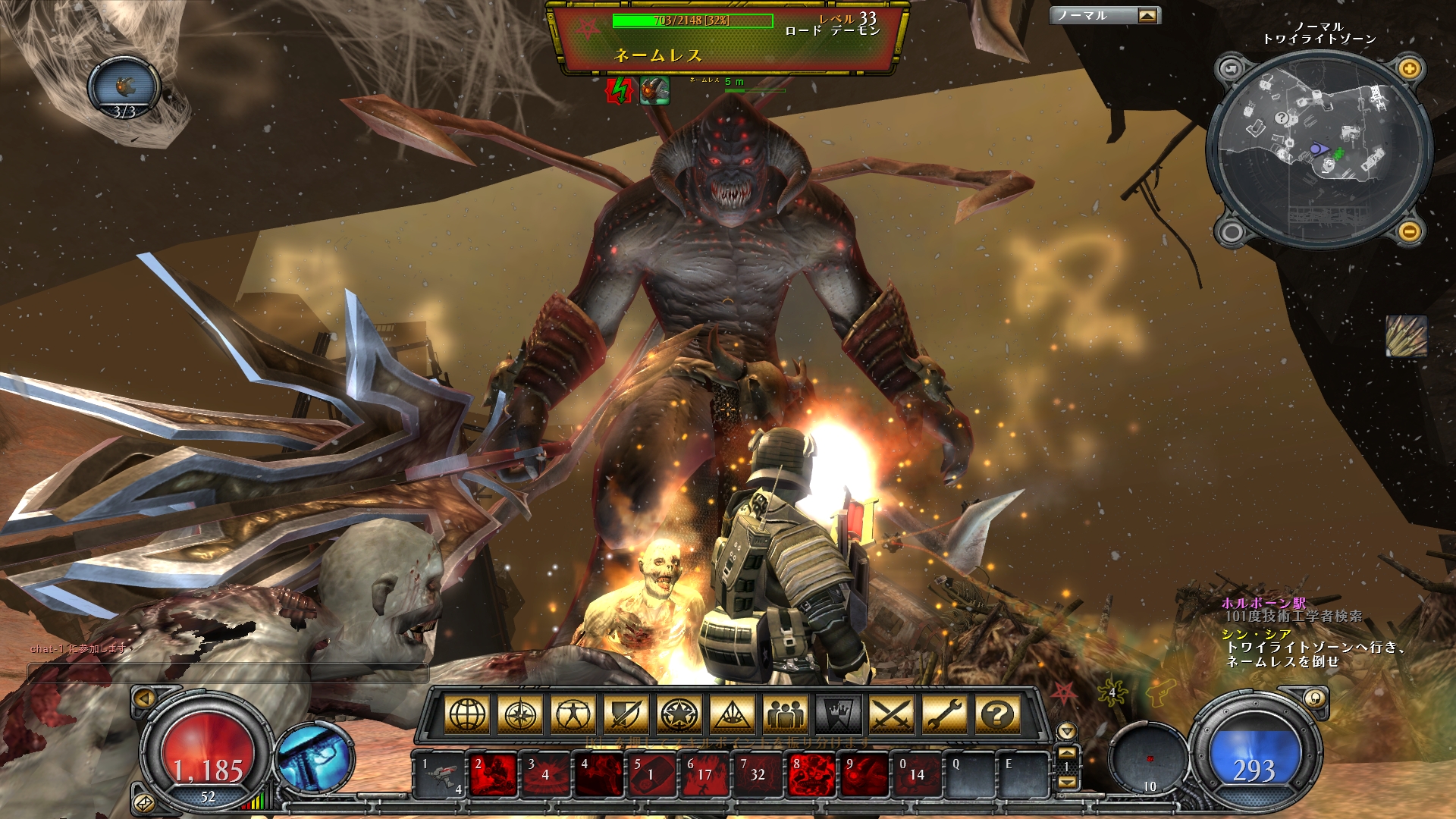Use the explosion skill in slot 3
The height and width of the screenshot is (819, 1456).
pyautogui.click(x=547, y=775)
